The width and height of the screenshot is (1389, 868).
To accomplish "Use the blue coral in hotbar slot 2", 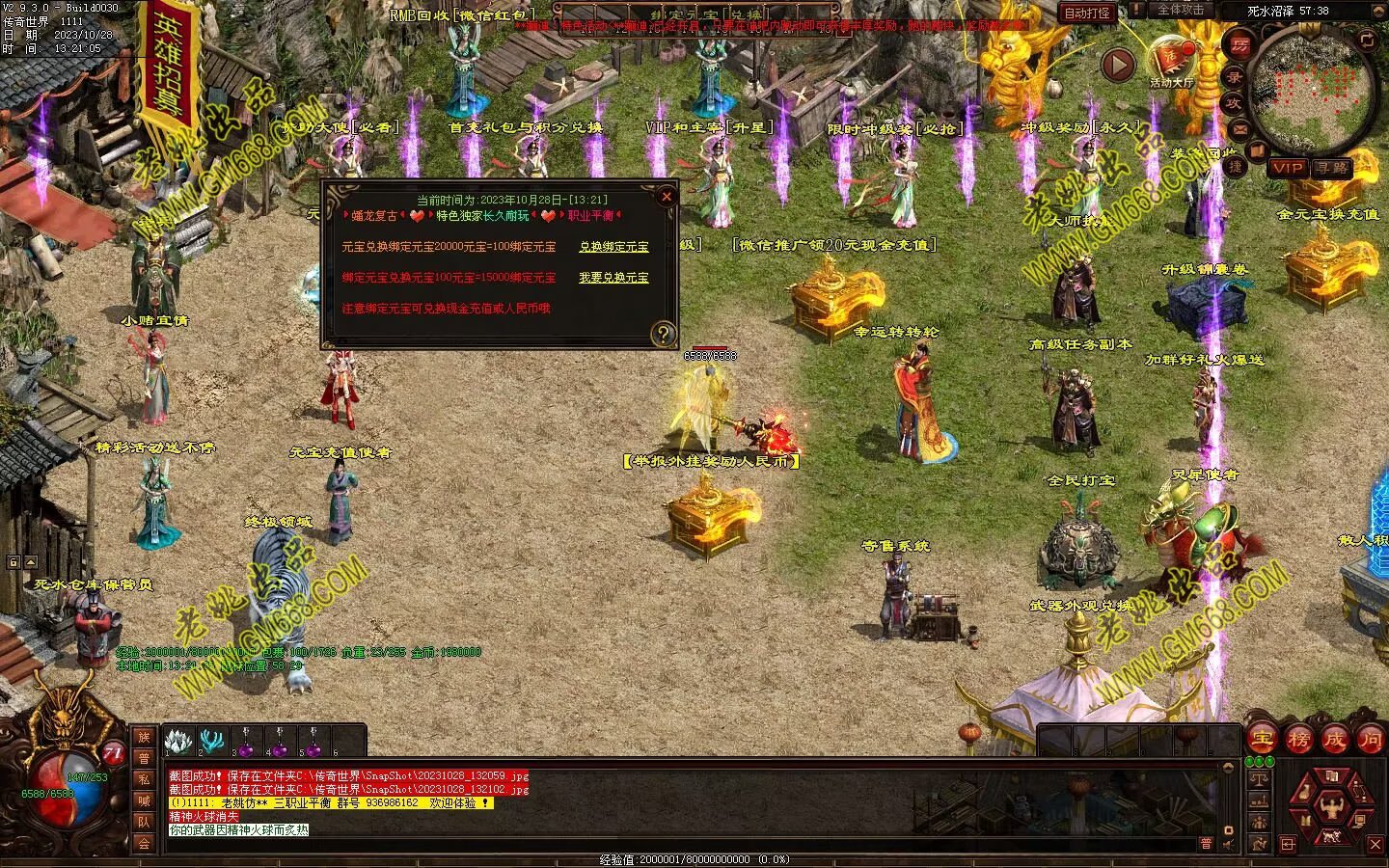I will (211, 741).
